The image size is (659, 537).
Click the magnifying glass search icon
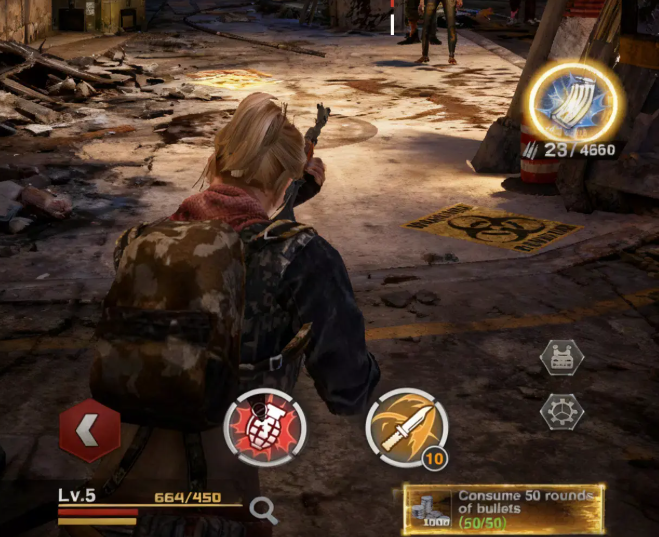coord(263,511)
